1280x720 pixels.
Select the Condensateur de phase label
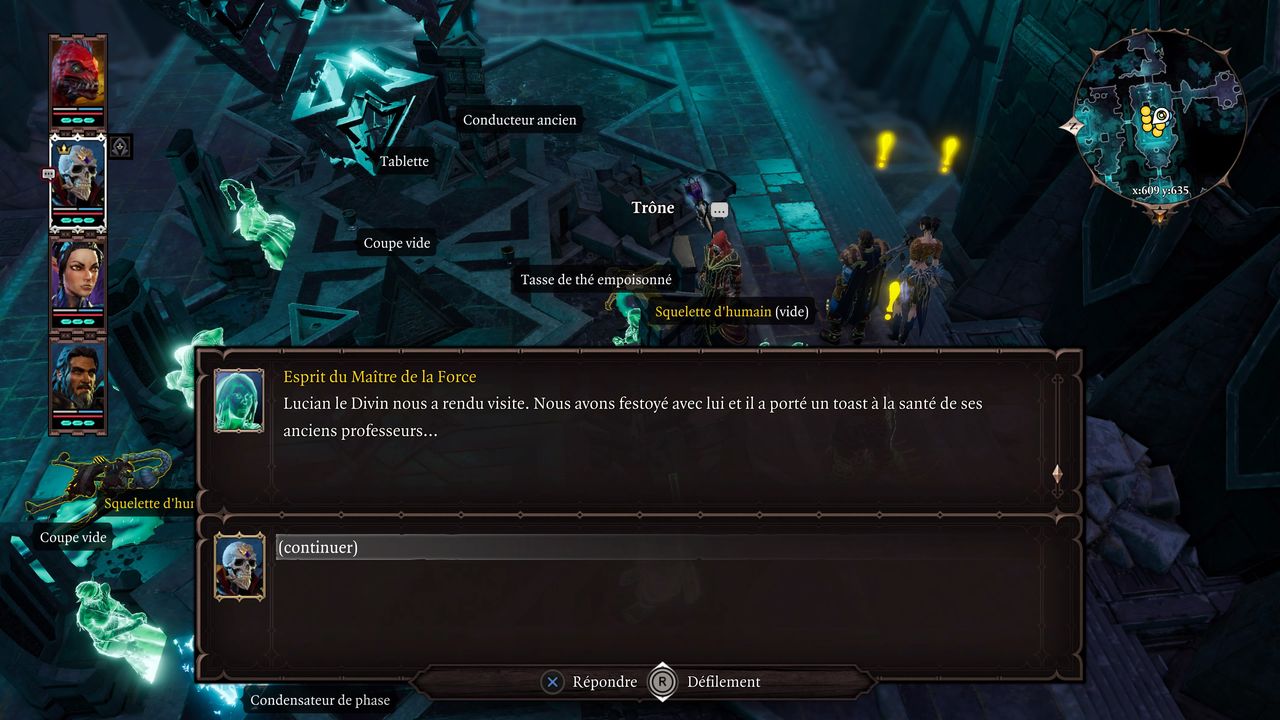pyautogui.click(x=320, y=700)
